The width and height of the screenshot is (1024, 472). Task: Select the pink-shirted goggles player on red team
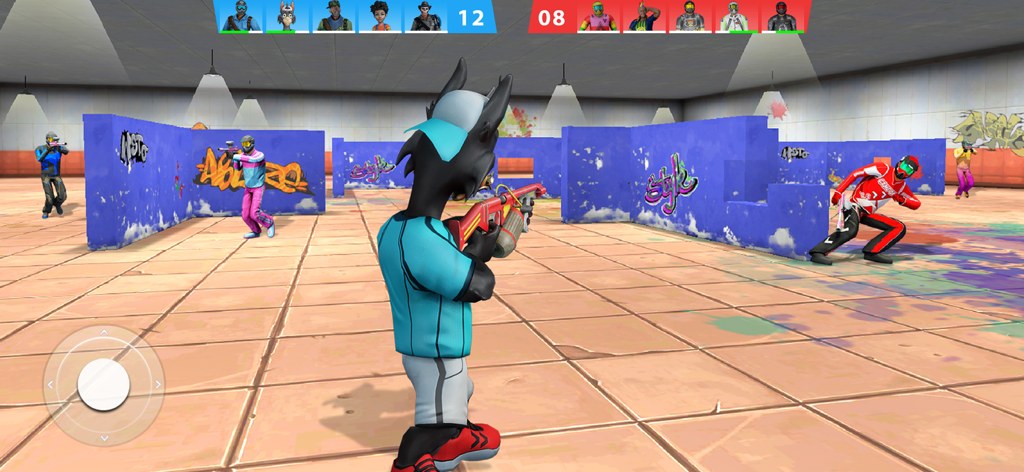(598, 16)
